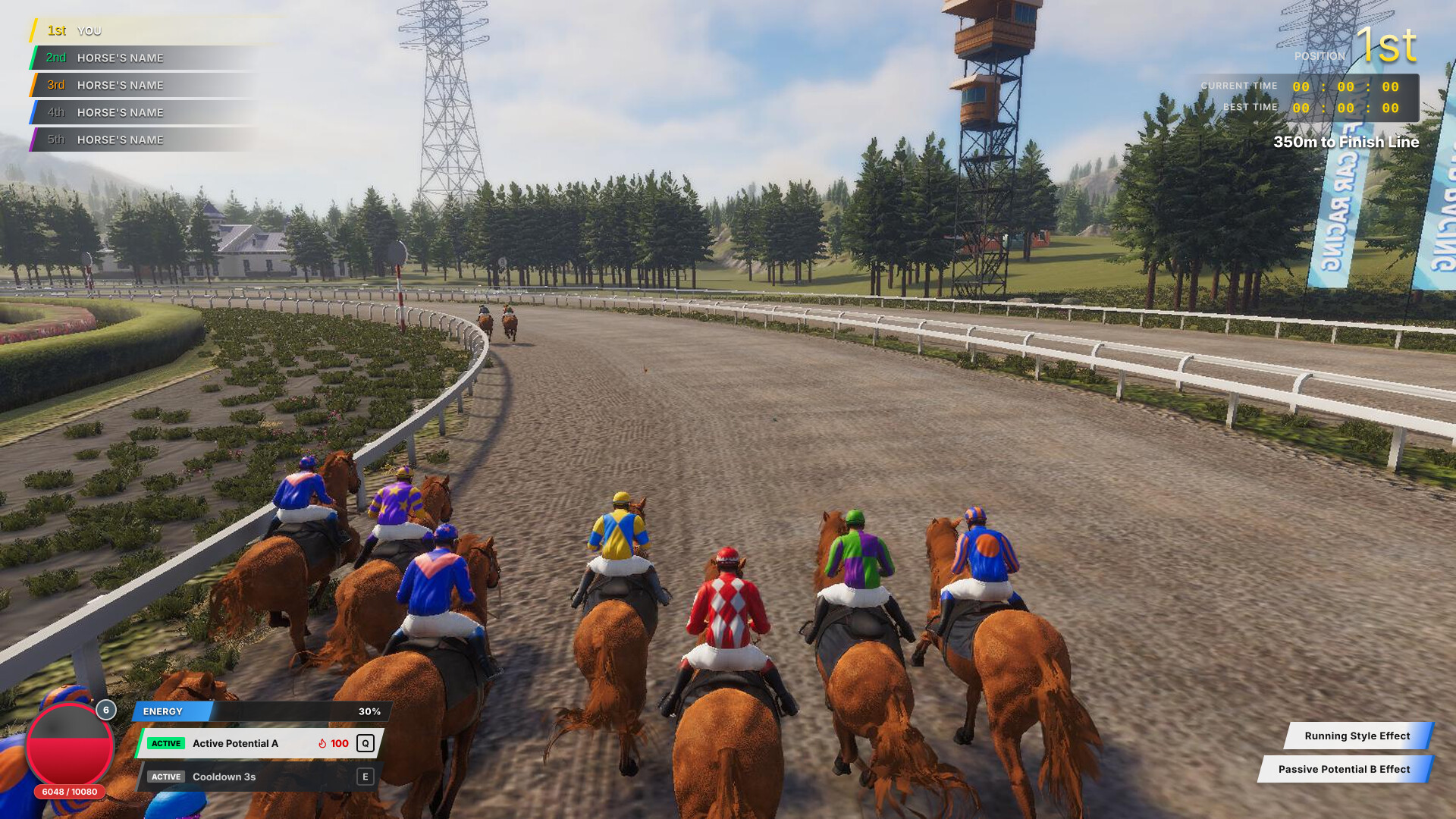Screen dimensions: 1456x819
Task: Toggle the green ACTIVE badge on Potential A
Action: point(165,743)
